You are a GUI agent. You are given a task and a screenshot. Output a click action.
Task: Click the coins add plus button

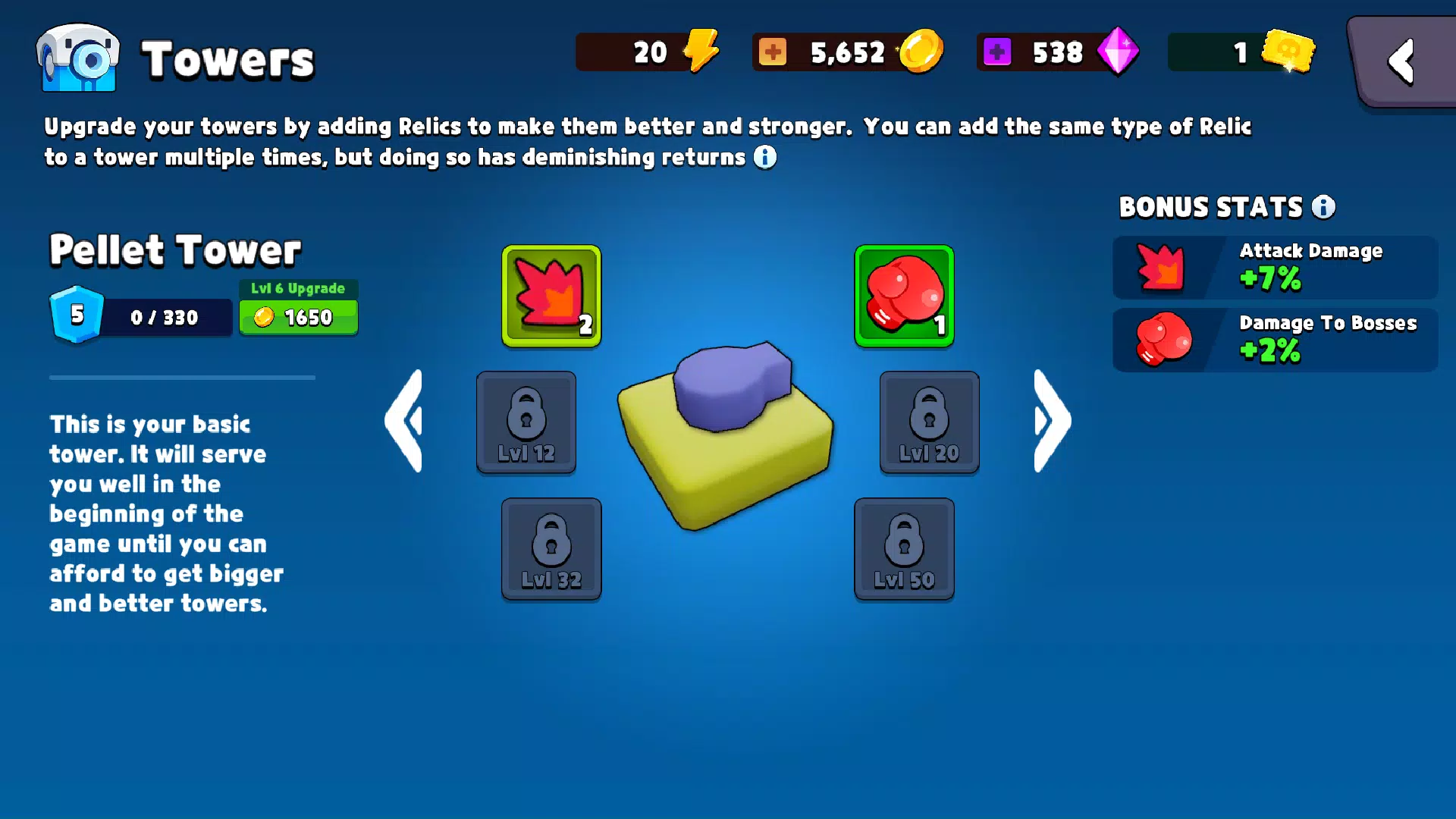click(x=773, y=52)
